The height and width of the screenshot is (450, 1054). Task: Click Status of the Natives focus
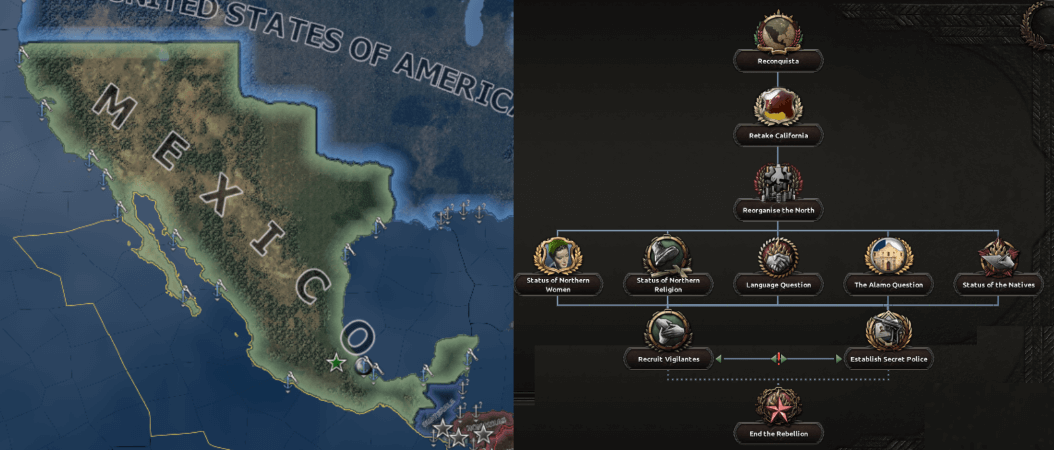[997, 262]
